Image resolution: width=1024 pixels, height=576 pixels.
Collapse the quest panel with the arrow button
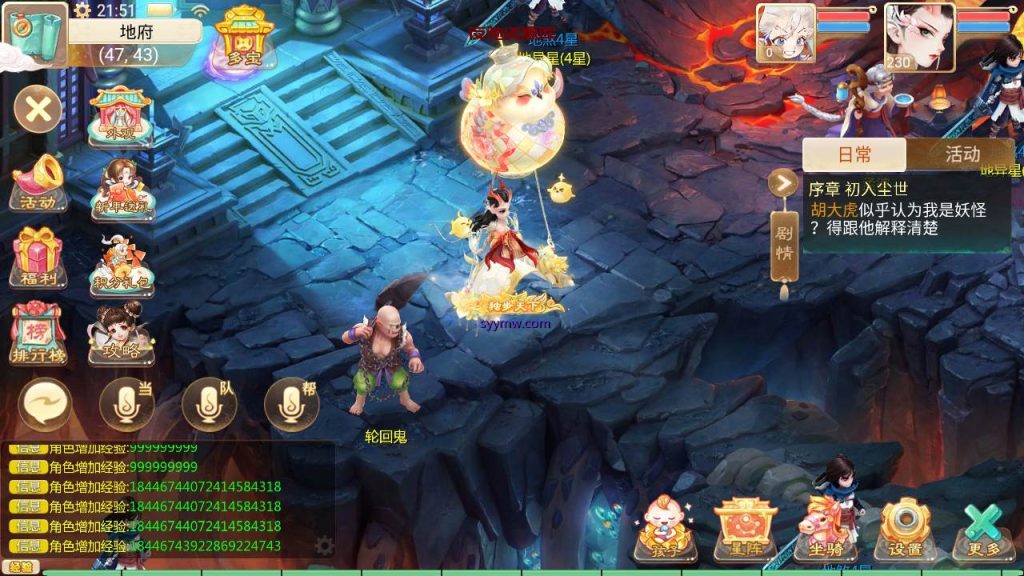782,183
